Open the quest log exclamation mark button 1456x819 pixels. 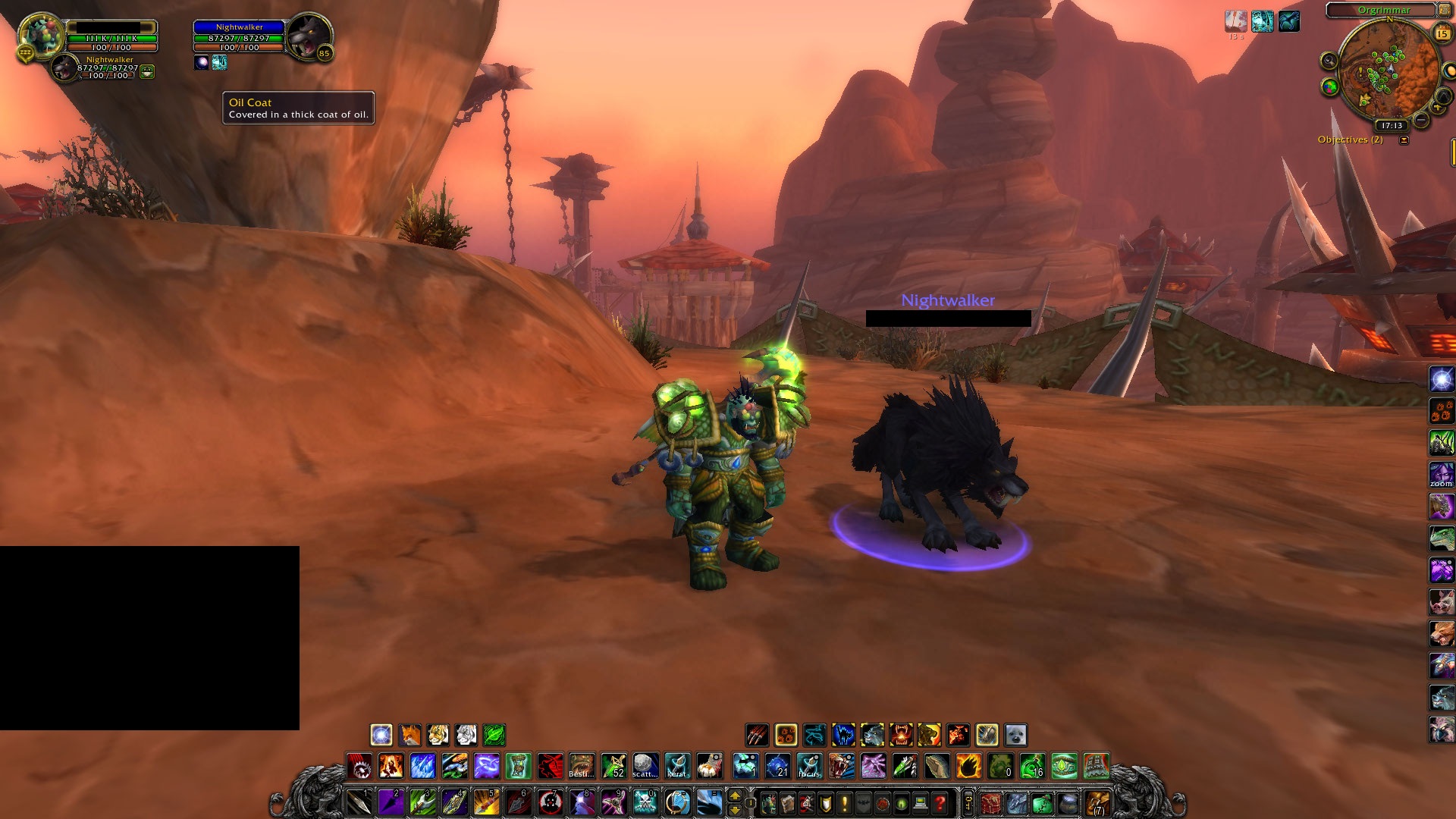coord(844,802)
